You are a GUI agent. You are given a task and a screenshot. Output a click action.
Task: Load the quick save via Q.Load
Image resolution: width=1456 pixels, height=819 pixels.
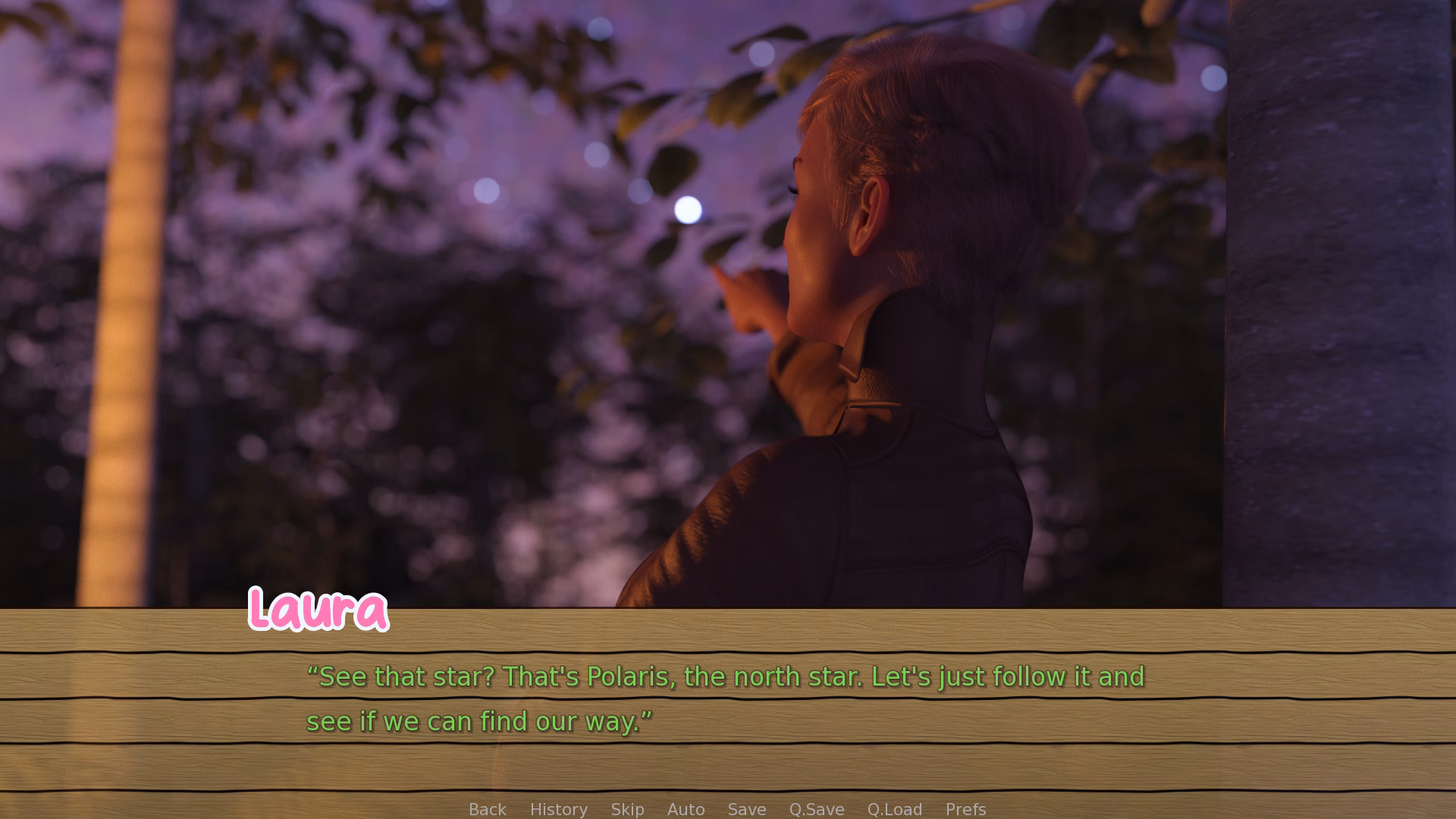click(x=895, y=808)
